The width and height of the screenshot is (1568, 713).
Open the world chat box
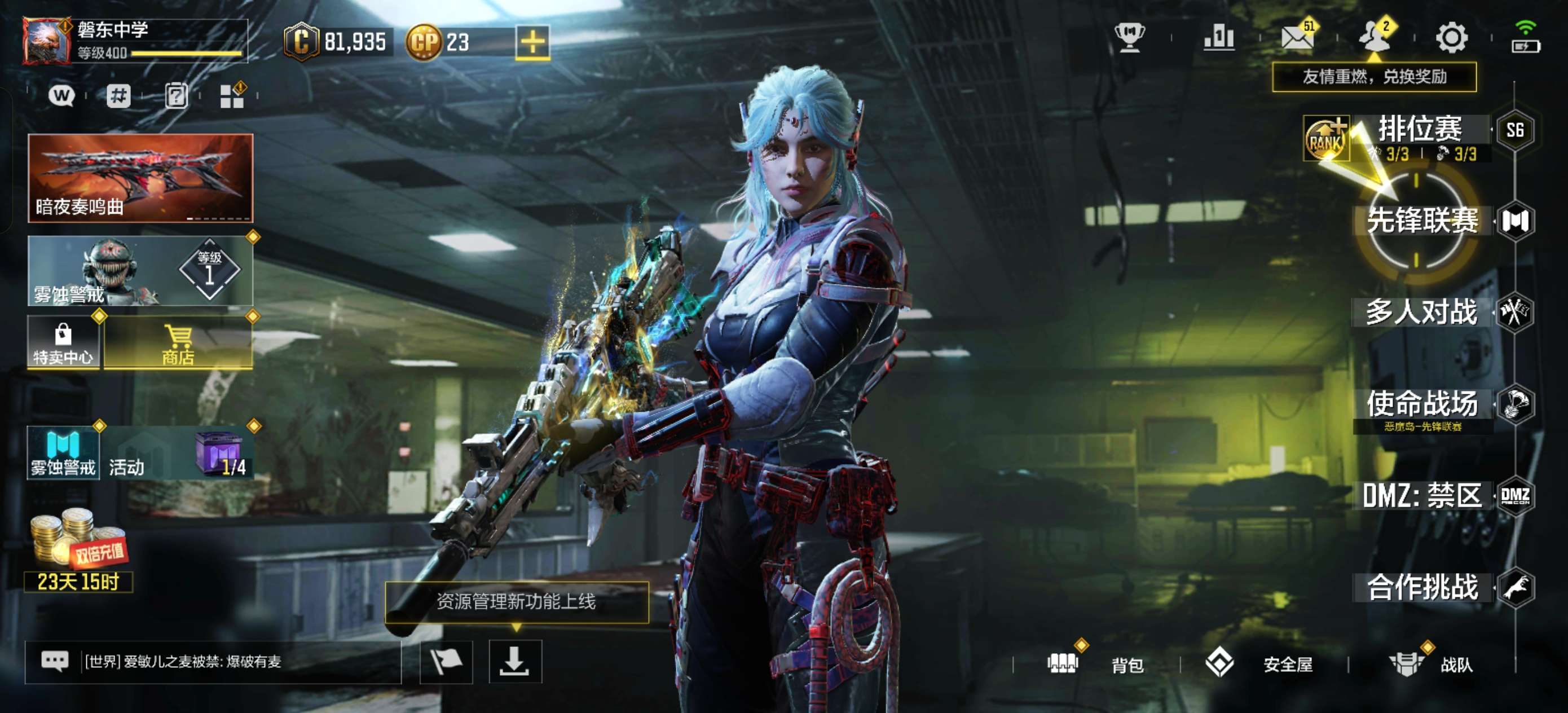[x=213, y=662]
